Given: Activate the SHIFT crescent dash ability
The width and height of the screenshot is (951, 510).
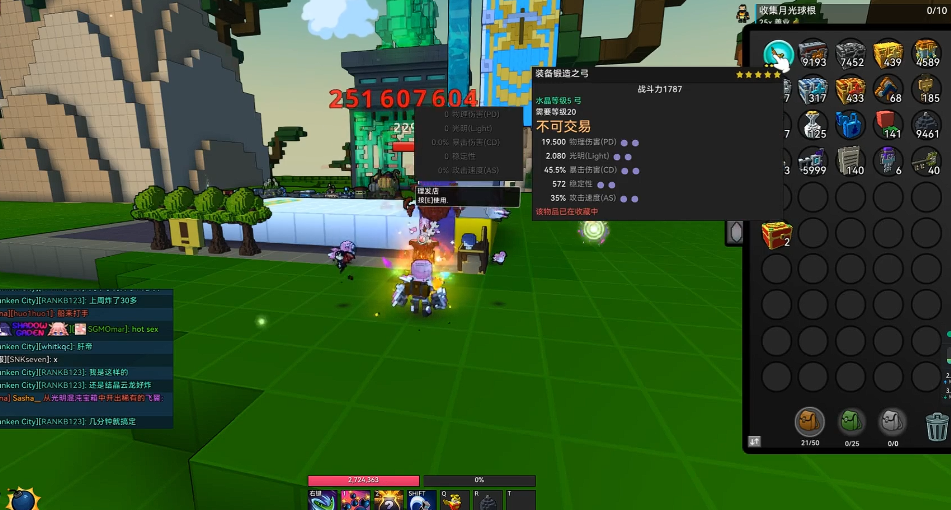Looking at the screenshot, I should 421,501.
